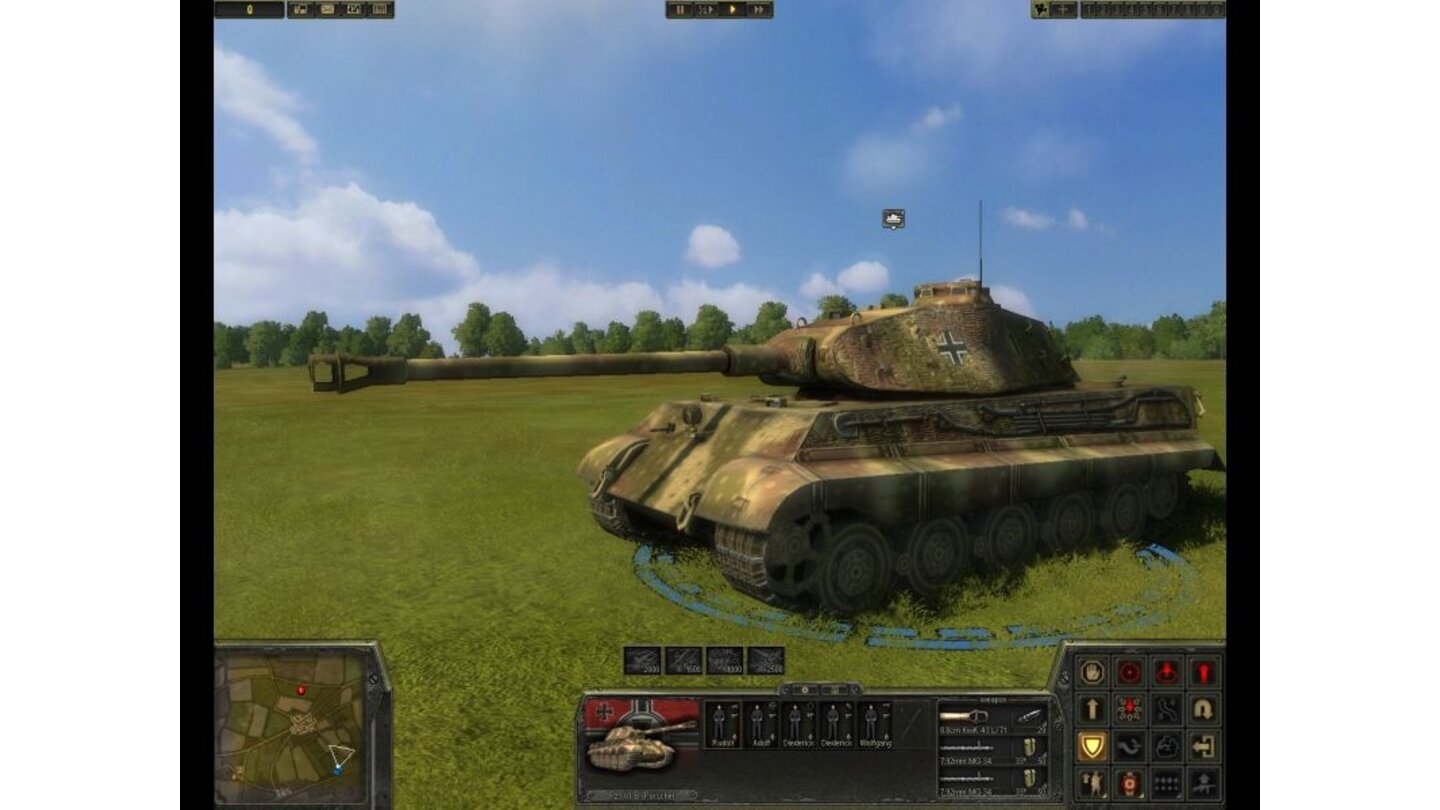This screenshot has width=1440, height=810.
Task: Open the messages log icon in top toolbar
Action: point(327,10)
